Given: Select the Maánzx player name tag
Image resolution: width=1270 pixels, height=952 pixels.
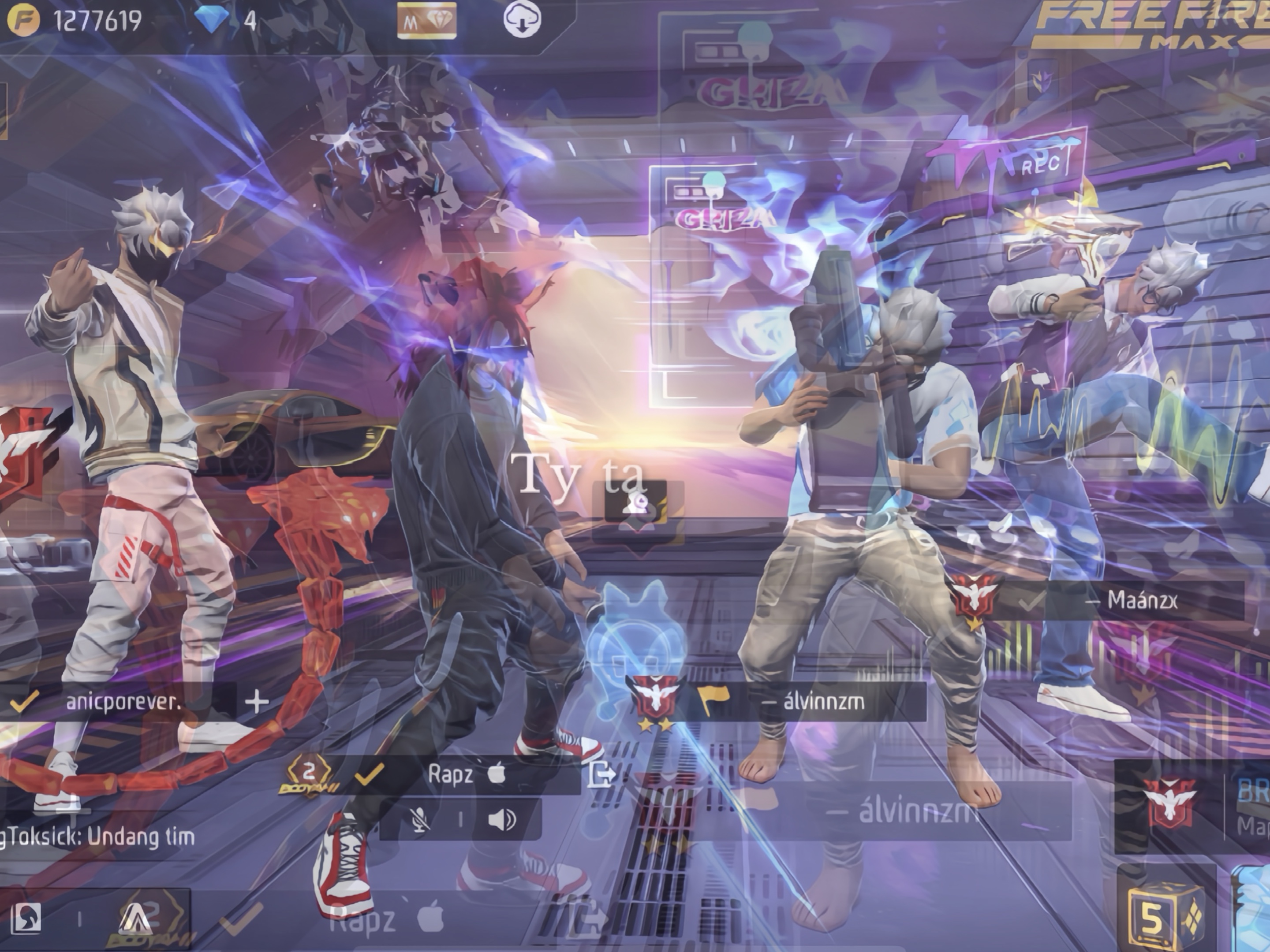Looking at the screenshot, I should 1141,600.
